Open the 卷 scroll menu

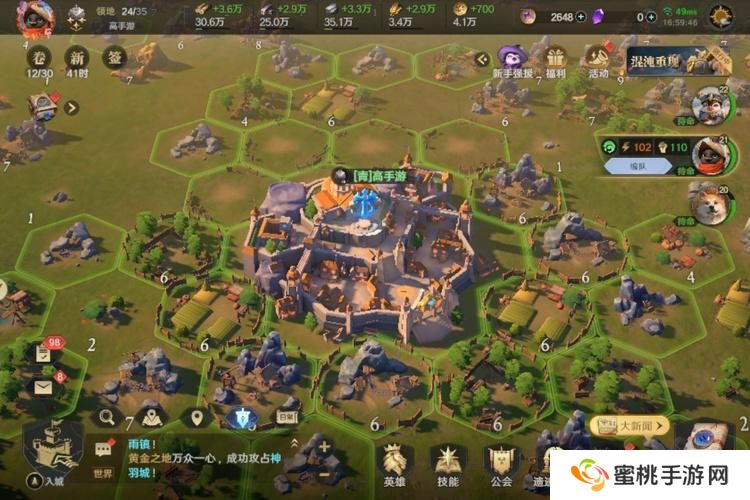click(x=40, y=58)
